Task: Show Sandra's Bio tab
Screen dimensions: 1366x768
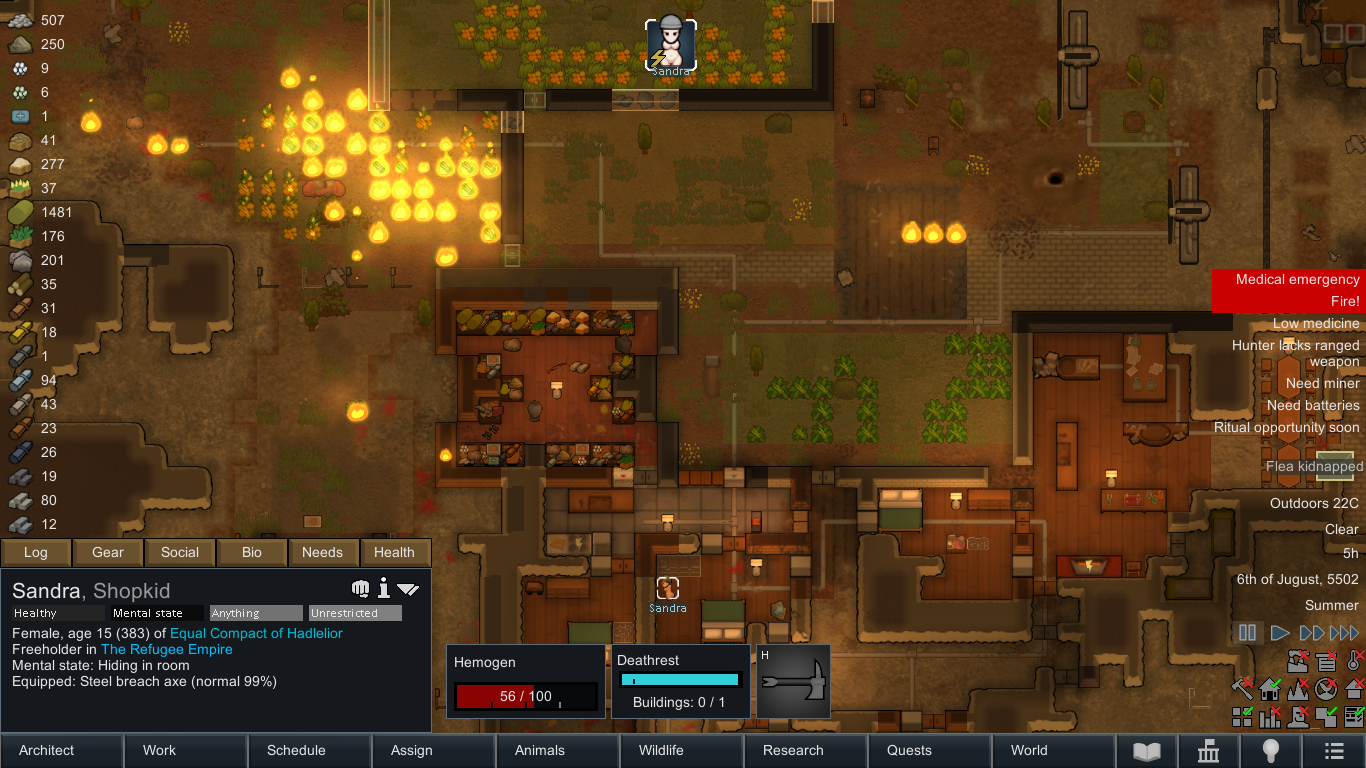Action: tap(252, 552)
